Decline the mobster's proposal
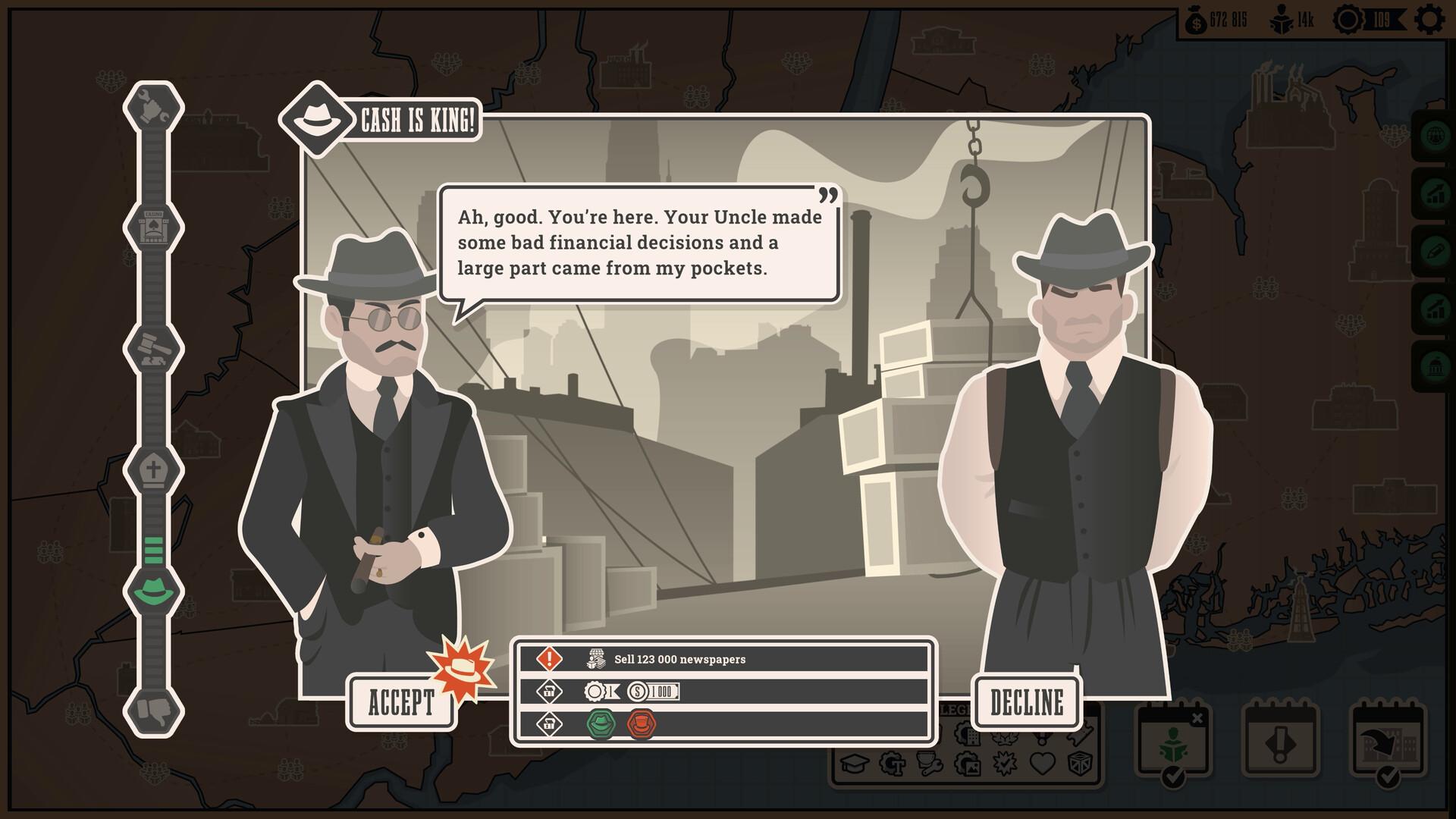 1028,701
